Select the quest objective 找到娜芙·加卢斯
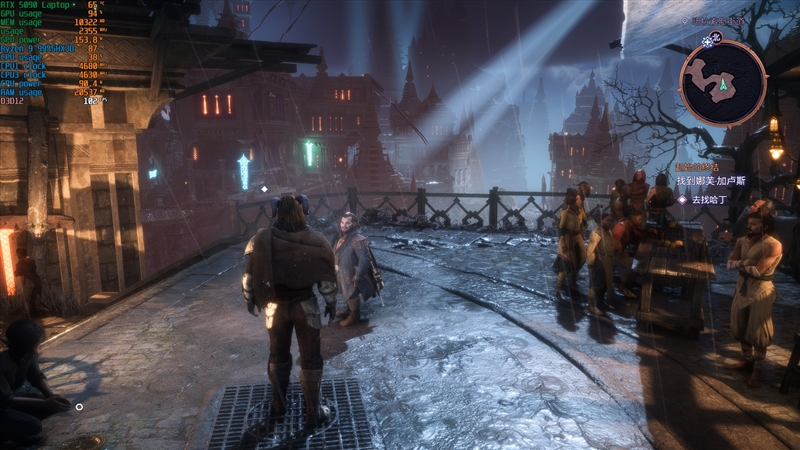800x450 pixels. click(713, 181)
